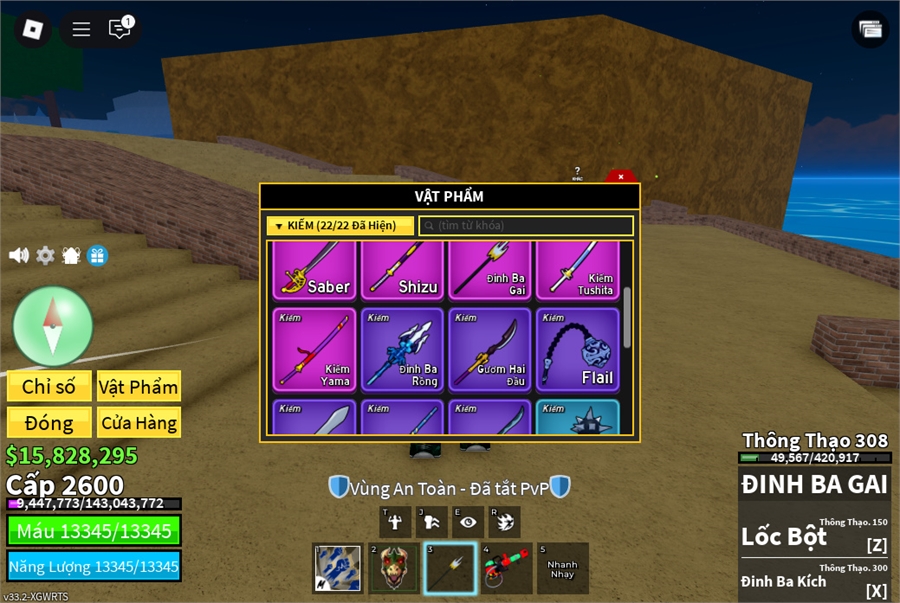Image resolution: width=900 pixels, height=603 pixels.
Task: Select the Kiếm Tushita item
Action: click(578, 270)
